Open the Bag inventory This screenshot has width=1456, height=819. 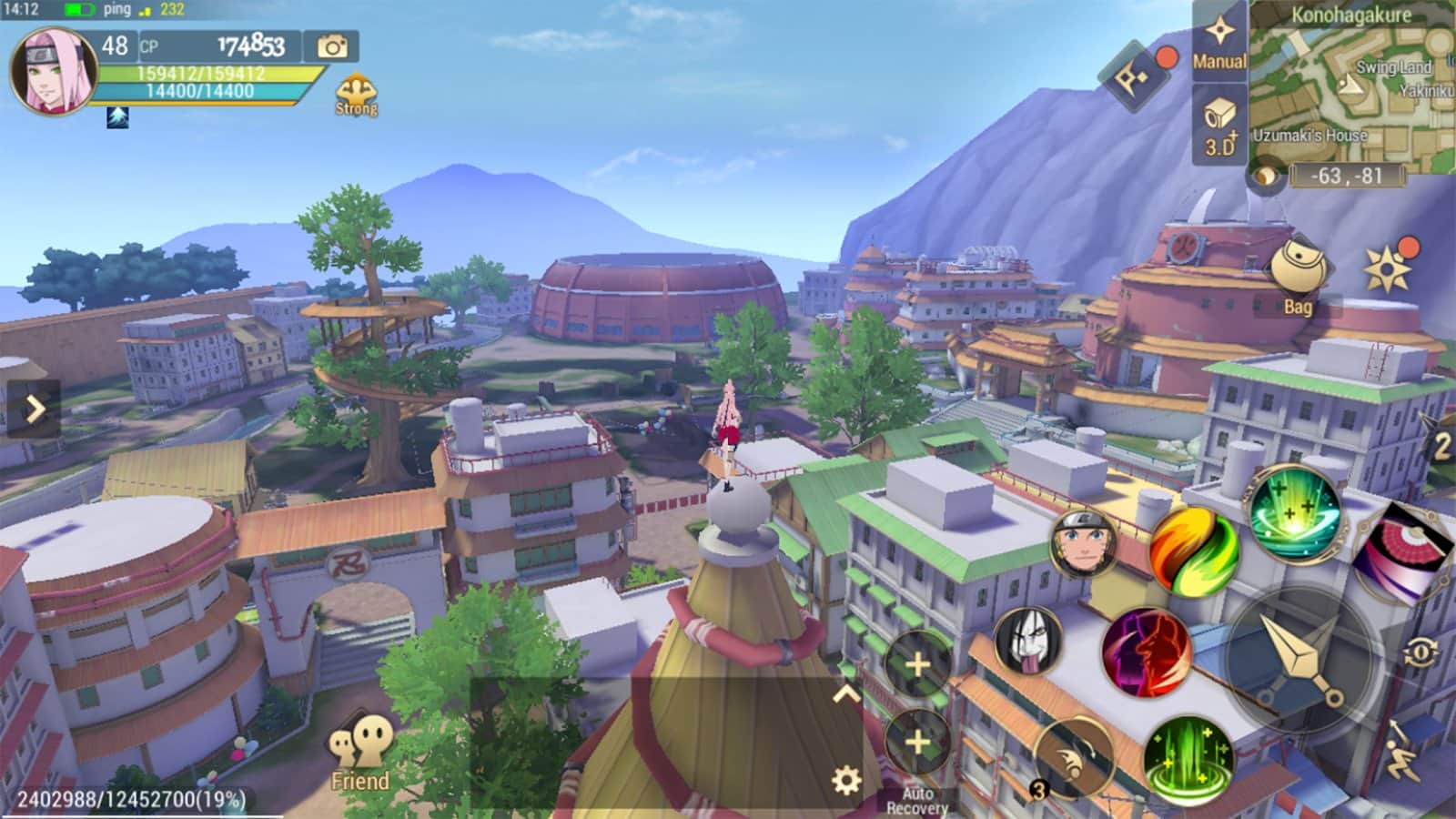[x=1299, y=278]
